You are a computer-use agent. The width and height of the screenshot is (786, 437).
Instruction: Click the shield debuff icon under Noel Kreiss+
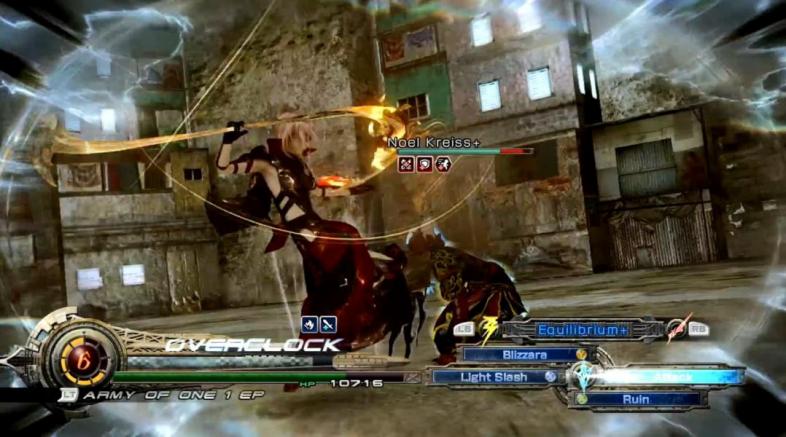click(x=424, y=163)
